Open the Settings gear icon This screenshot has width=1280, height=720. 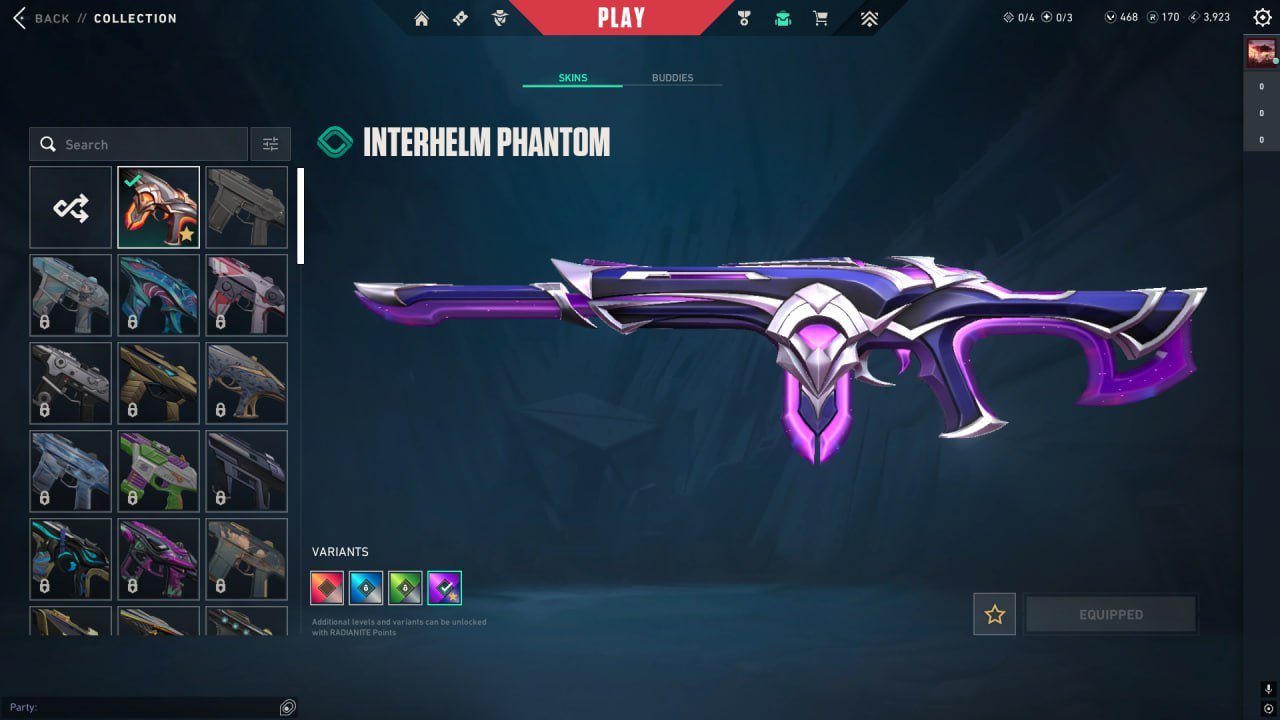(x=1262, y=17)
